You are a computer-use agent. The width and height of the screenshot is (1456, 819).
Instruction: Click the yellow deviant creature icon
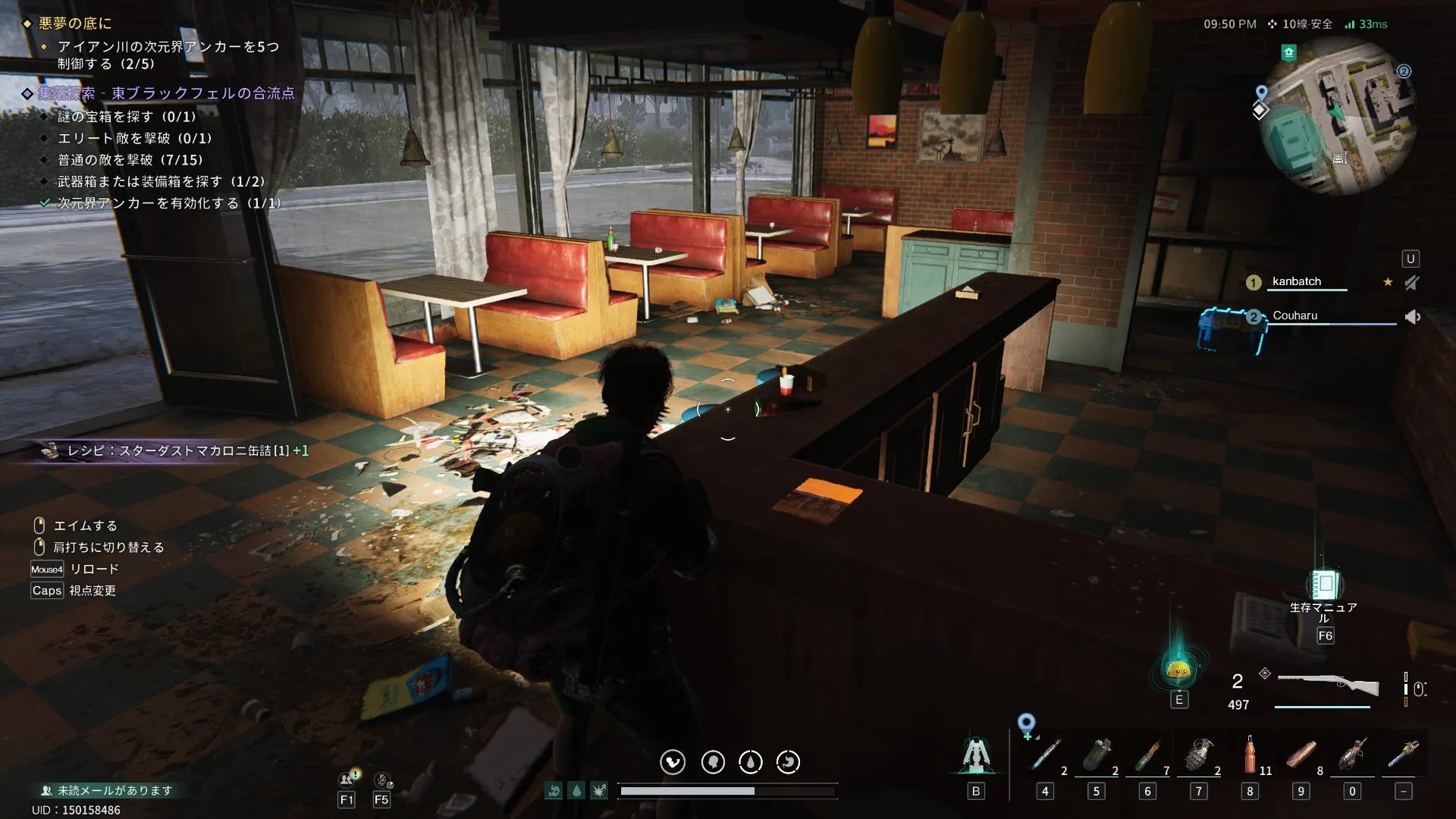click(1178, 669)
